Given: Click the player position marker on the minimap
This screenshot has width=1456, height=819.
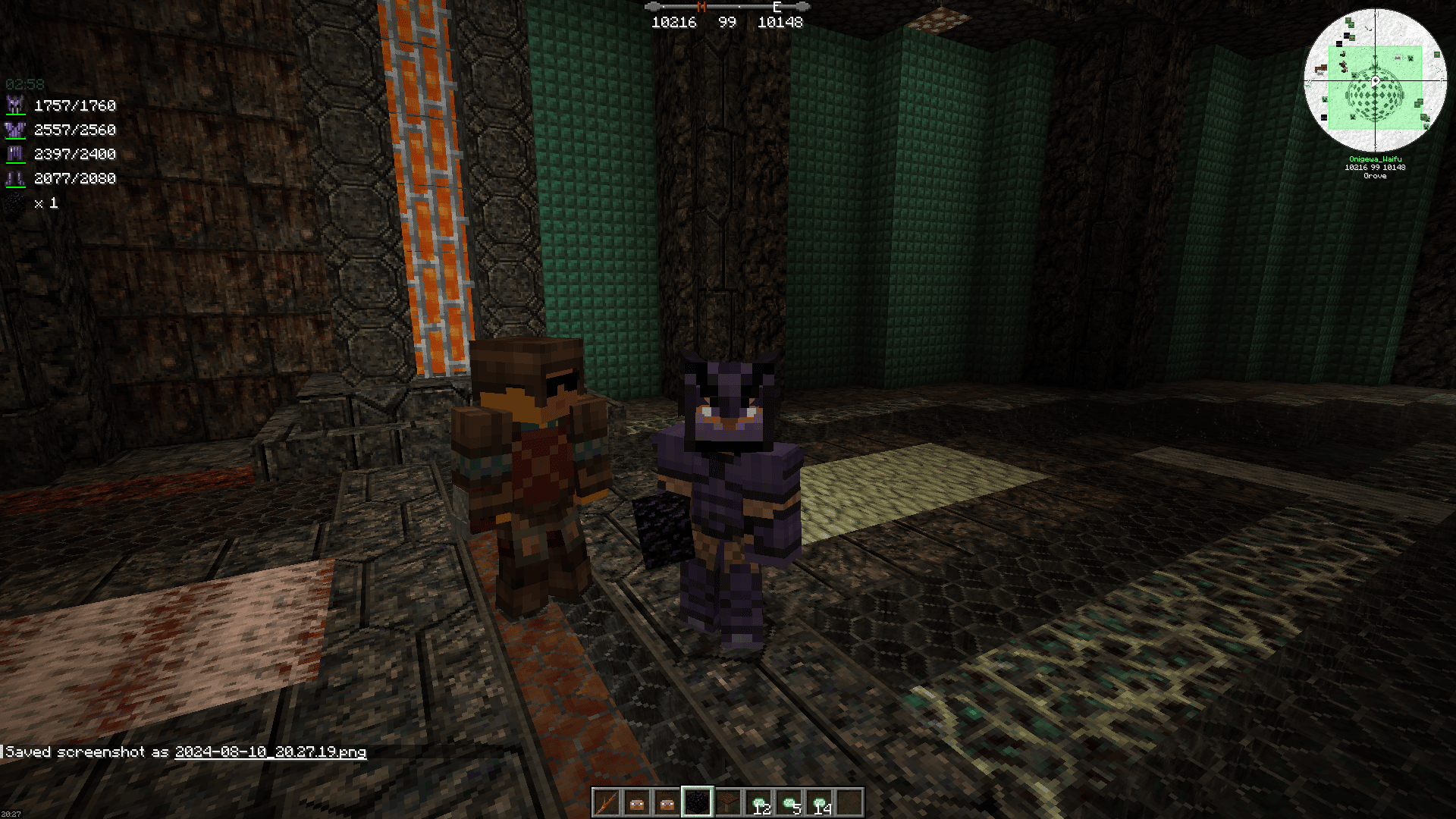Looking at the screenshot, I should coord(1374,82).
